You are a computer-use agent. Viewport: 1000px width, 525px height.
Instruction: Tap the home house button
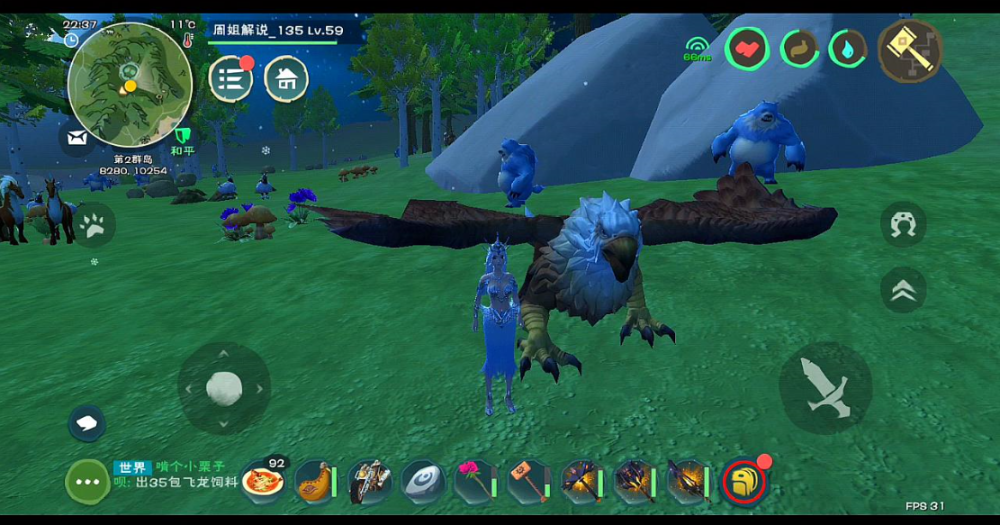pos(286,78)
